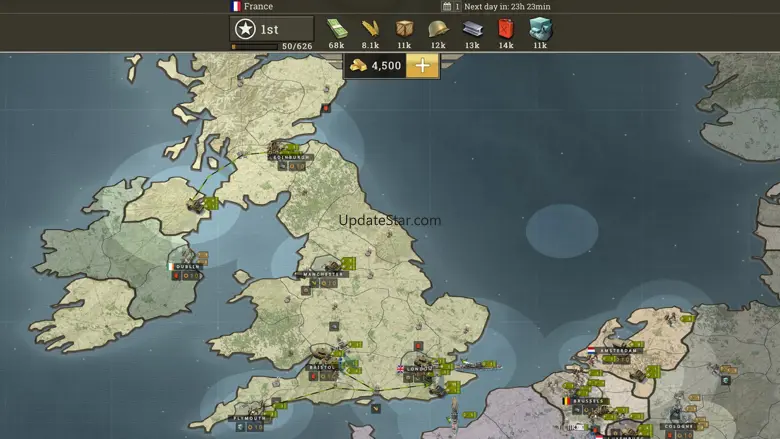Screen dimensions: 780x439
Task: Select the Dublin city label
Action: click(x=187, y=267)
